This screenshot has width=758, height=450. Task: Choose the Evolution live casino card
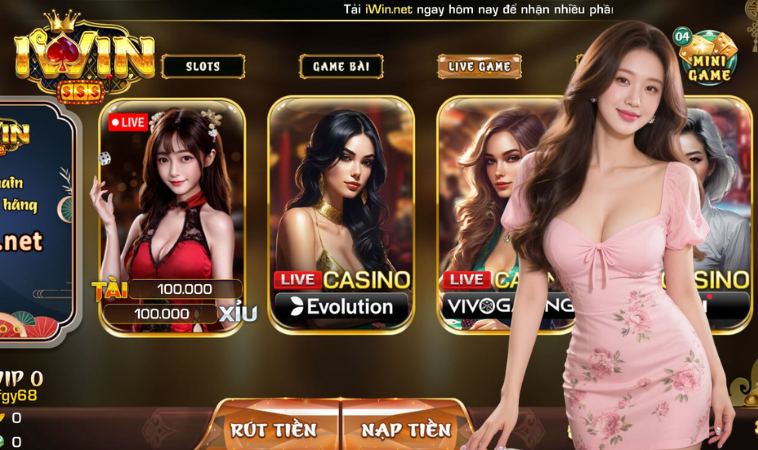(341, 214)
